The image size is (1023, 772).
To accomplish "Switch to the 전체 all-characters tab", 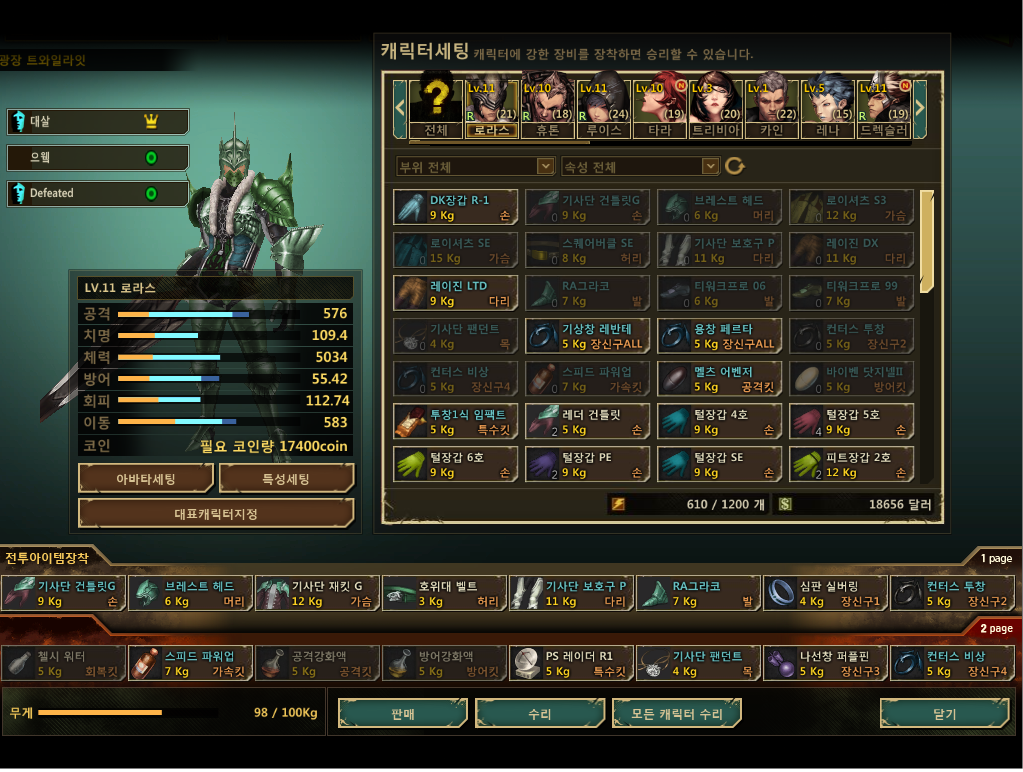I will point(436,103).
